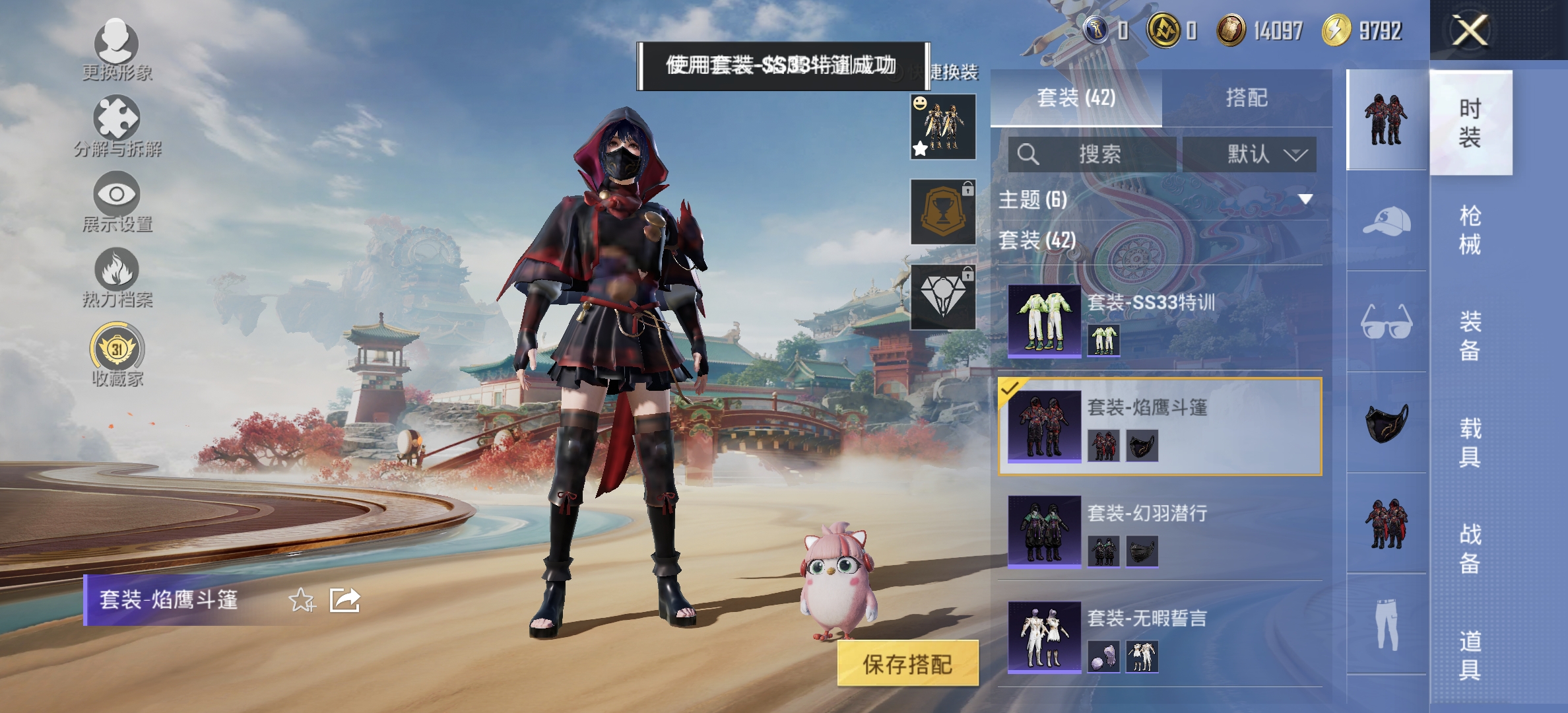
Task: Open the 默认 sort dropdown
Action: click(1251, 154)
